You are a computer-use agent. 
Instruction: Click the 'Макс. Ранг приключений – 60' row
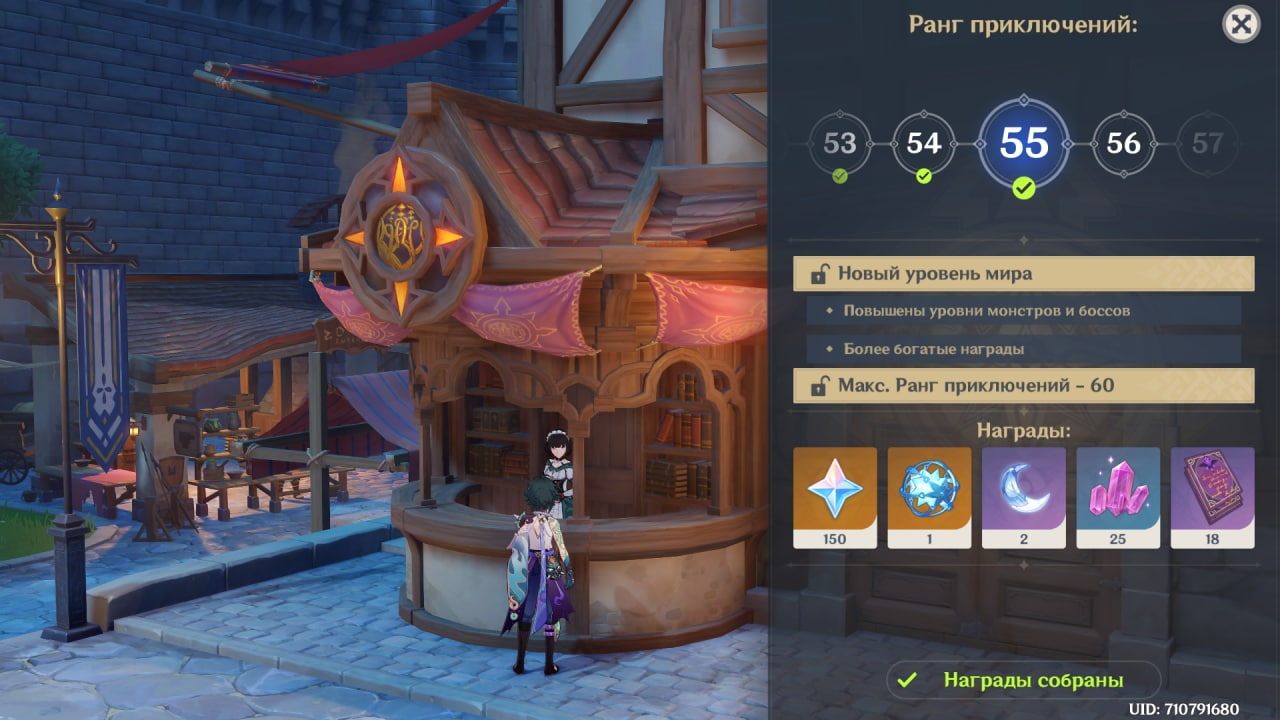pyautogui.click(x=1023, y=385)
